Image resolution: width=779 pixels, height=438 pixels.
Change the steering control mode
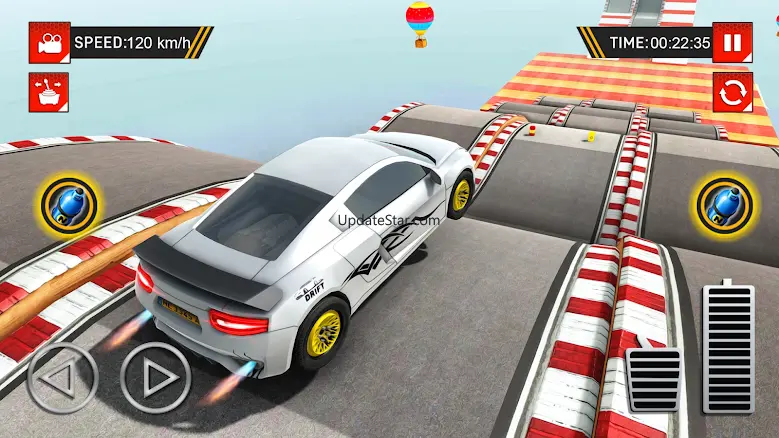(x=46, y=91)
